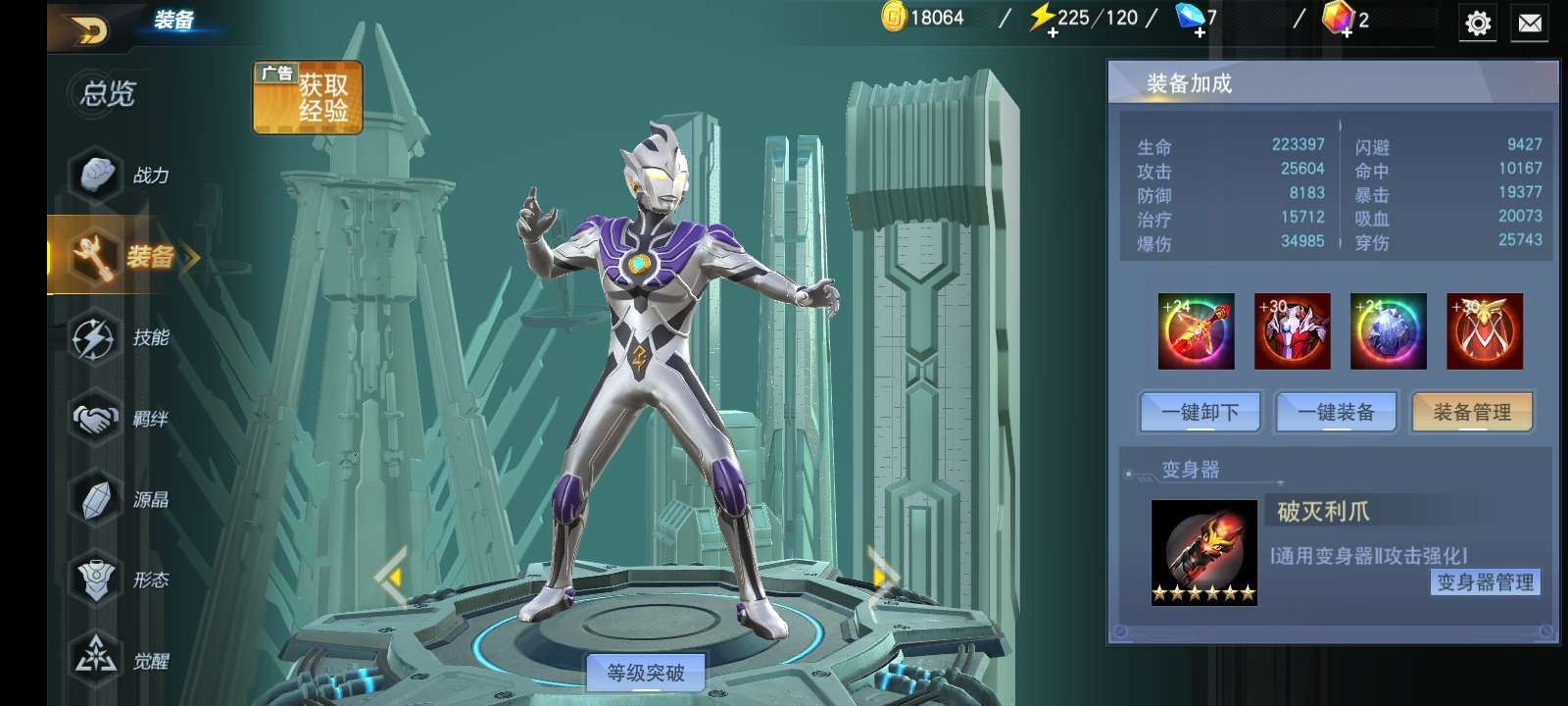This screenshot has height=706, width=1568.
Task: Open the 总览 overview page
Action: [x=107, y=94]
